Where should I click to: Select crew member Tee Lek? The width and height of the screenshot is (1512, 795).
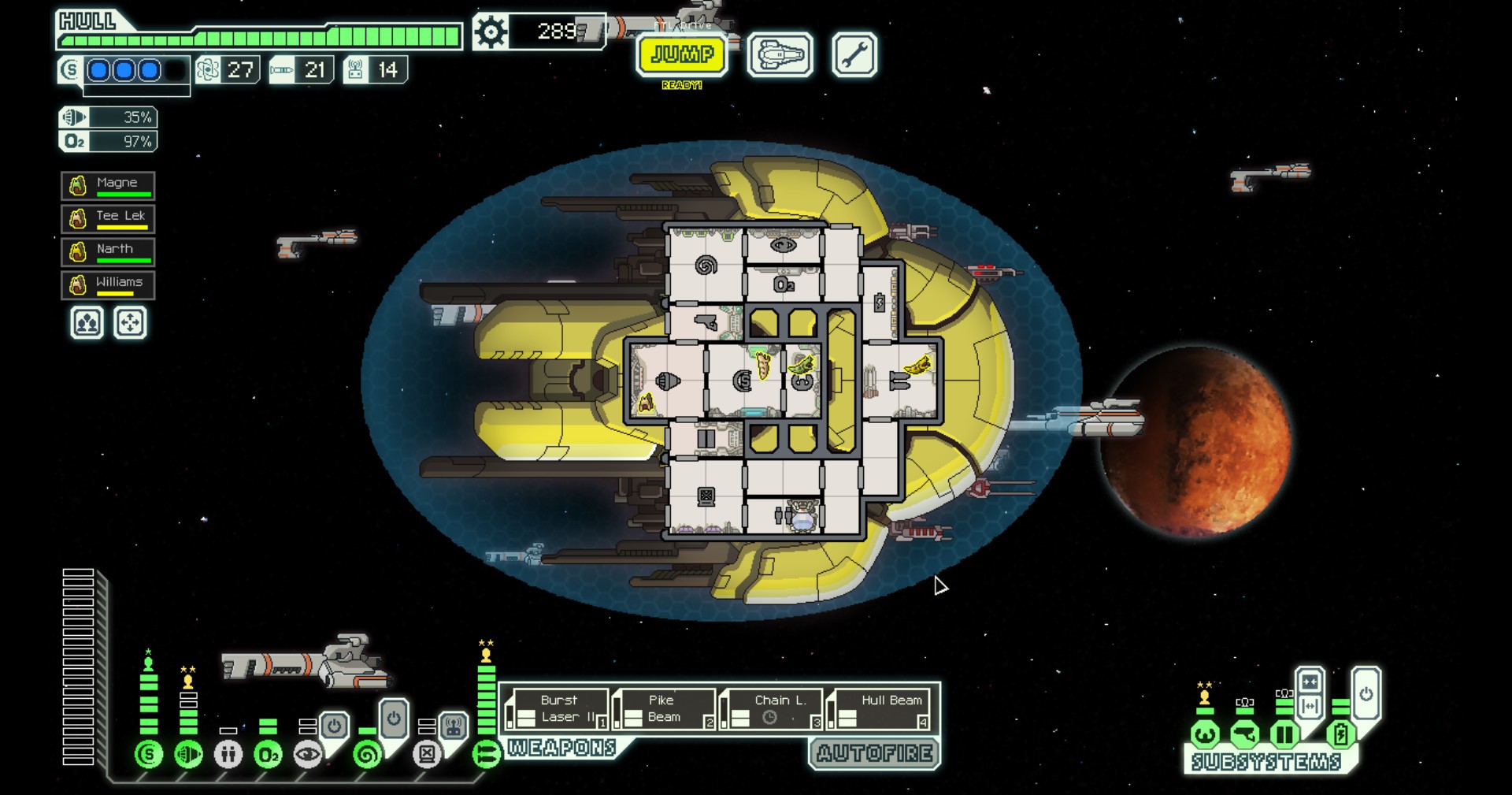(108, 218)
